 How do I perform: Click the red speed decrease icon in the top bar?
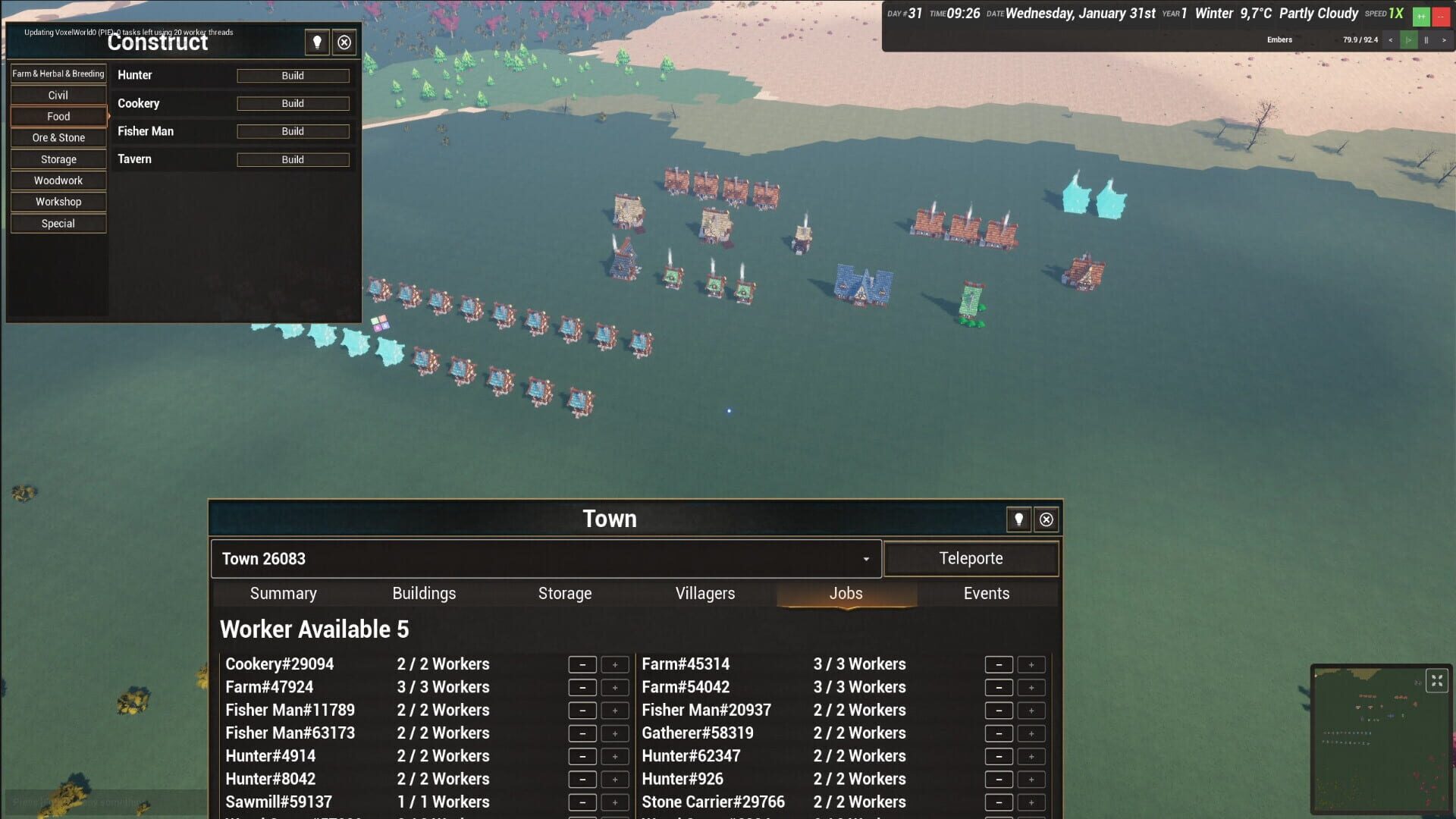pyautogui.click(x=1442, y=15)
